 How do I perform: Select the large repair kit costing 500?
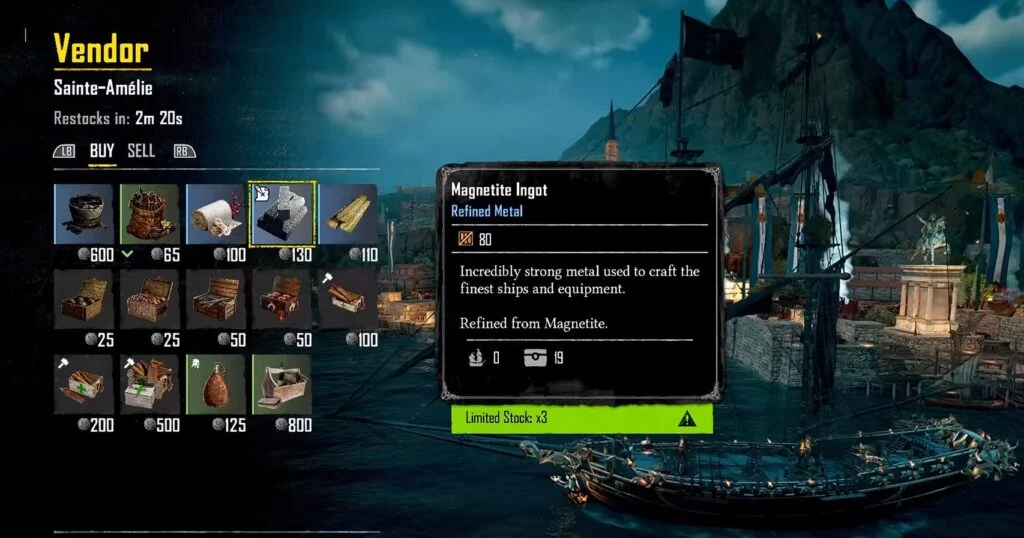tap(149, 383)
